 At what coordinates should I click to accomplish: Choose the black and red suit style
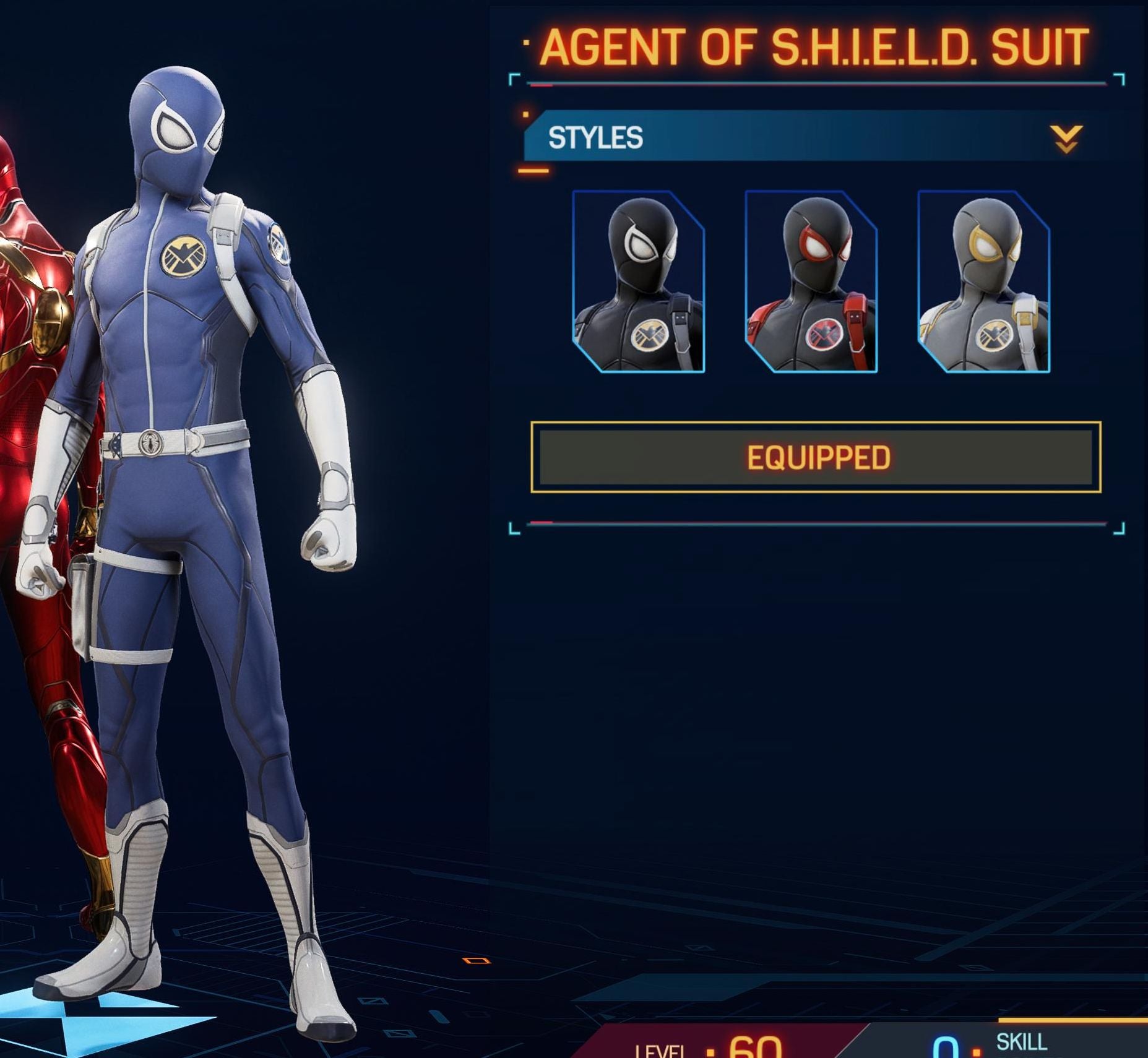pos(811,282)
